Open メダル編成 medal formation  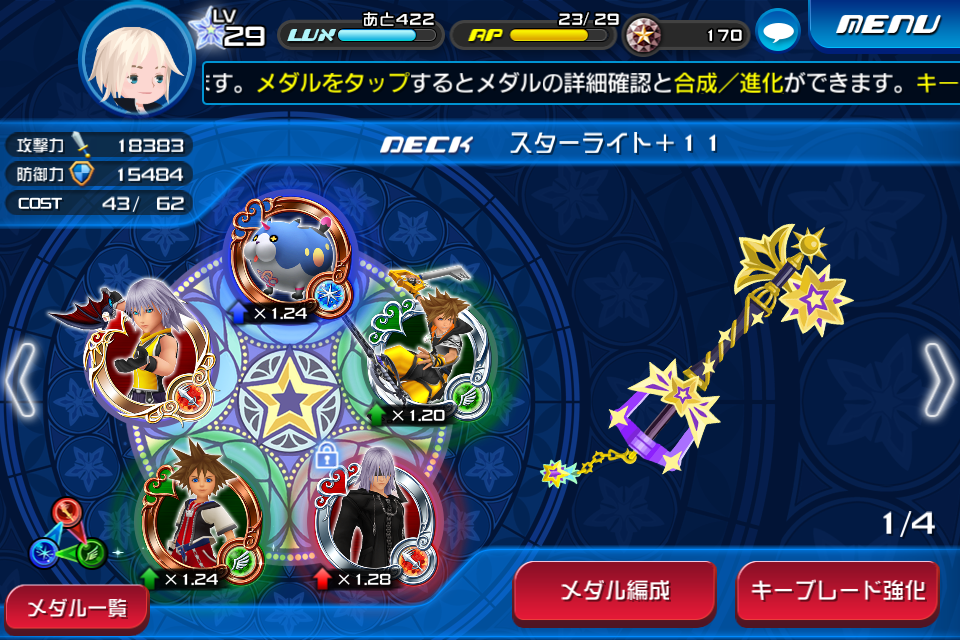(x=614, y=591)
